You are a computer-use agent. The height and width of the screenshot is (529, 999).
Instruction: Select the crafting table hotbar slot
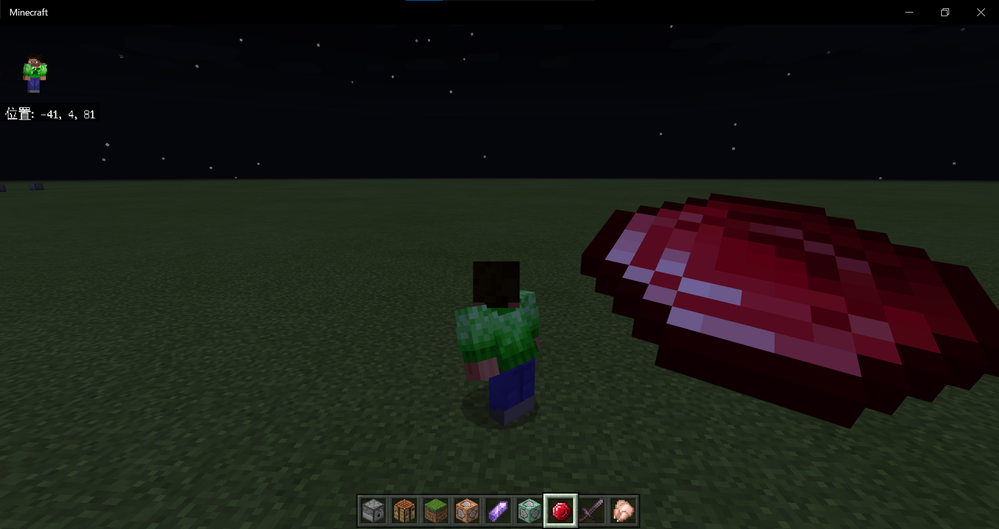click(x=404, y=510)
